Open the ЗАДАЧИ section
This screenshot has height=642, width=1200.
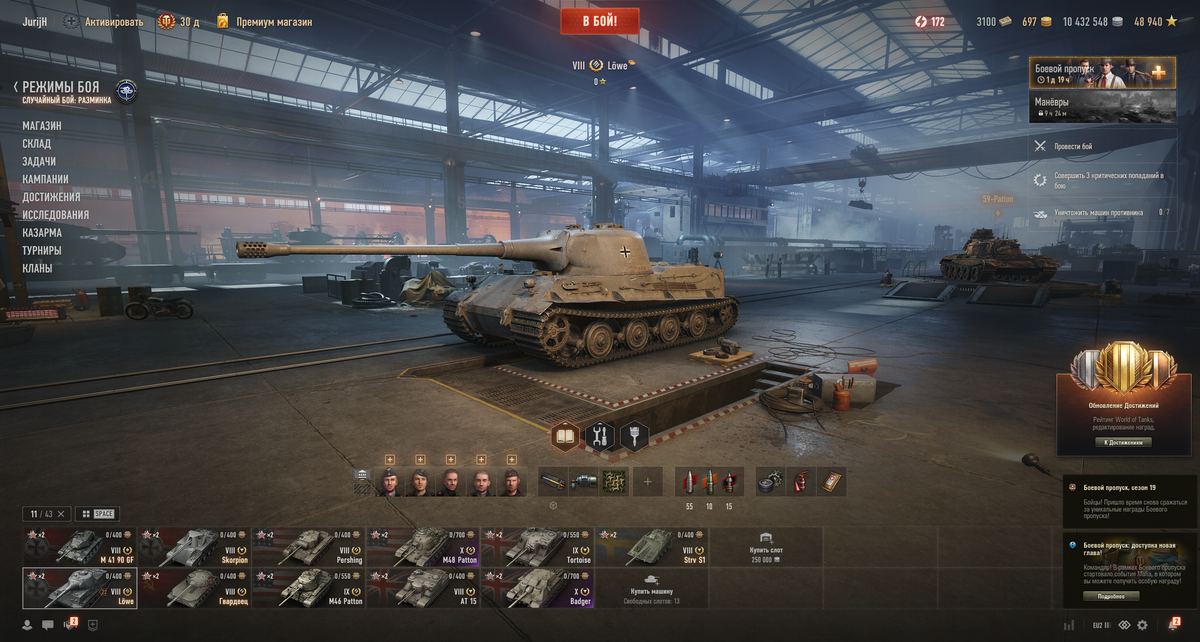point(39,162)
